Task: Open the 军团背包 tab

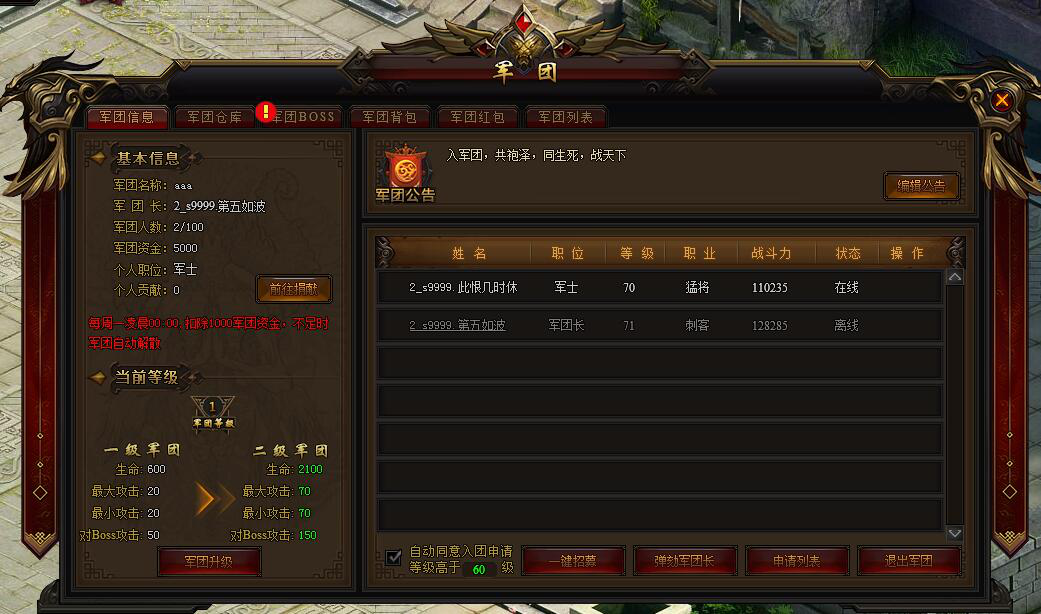Action: [390, 117]
